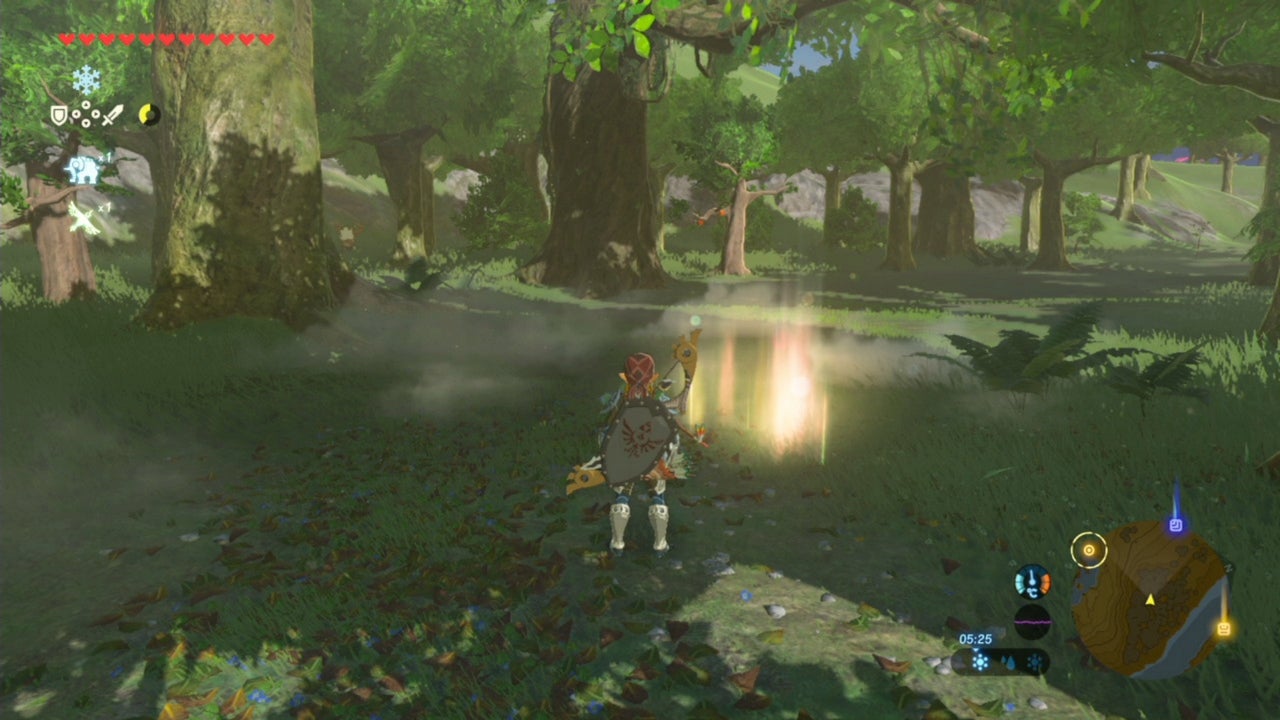This screenshot has width=1280, height=720.
Task: Select the minimap in the corner
Action: point(1150,595)
